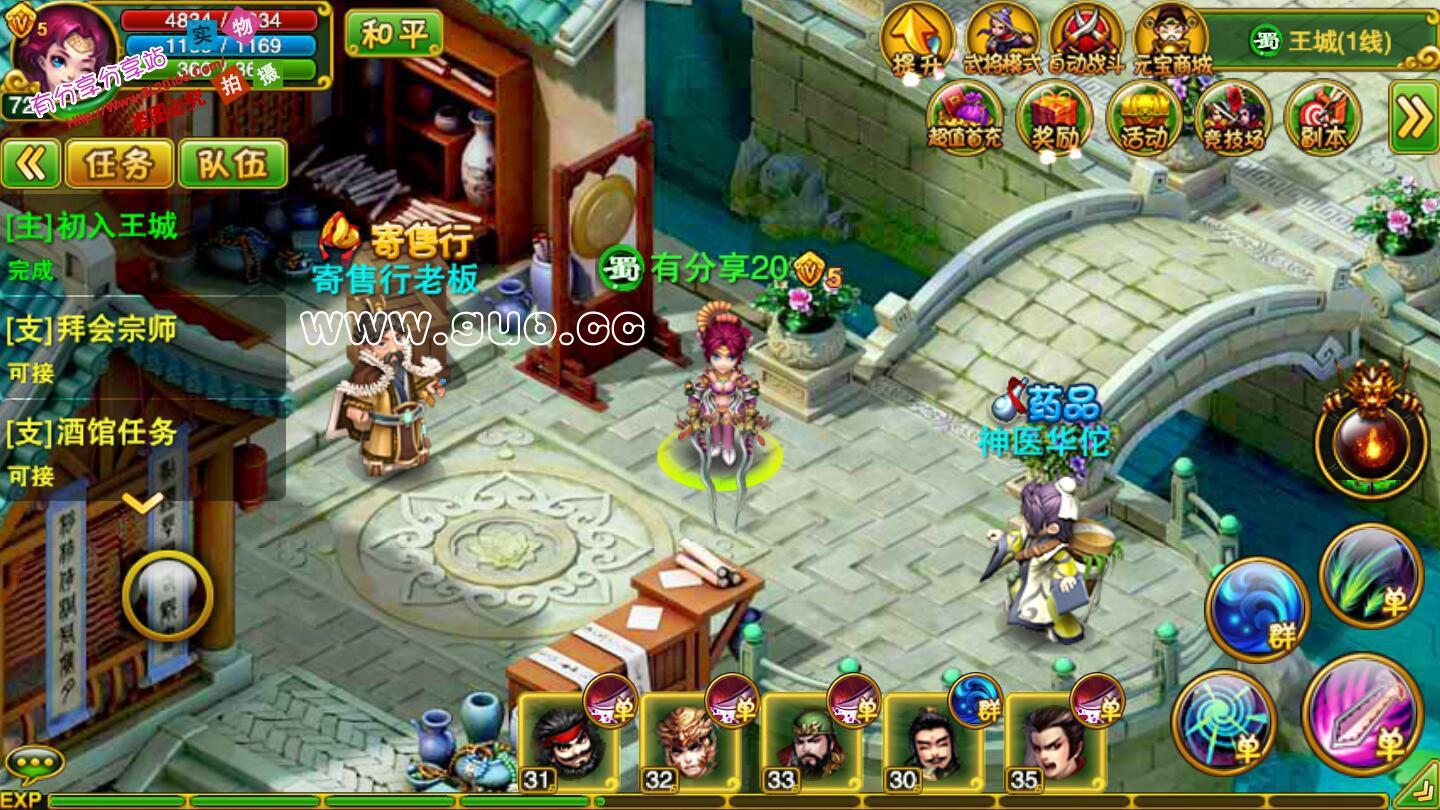Open the 超值首充 first recharge offer

(964, 117)
